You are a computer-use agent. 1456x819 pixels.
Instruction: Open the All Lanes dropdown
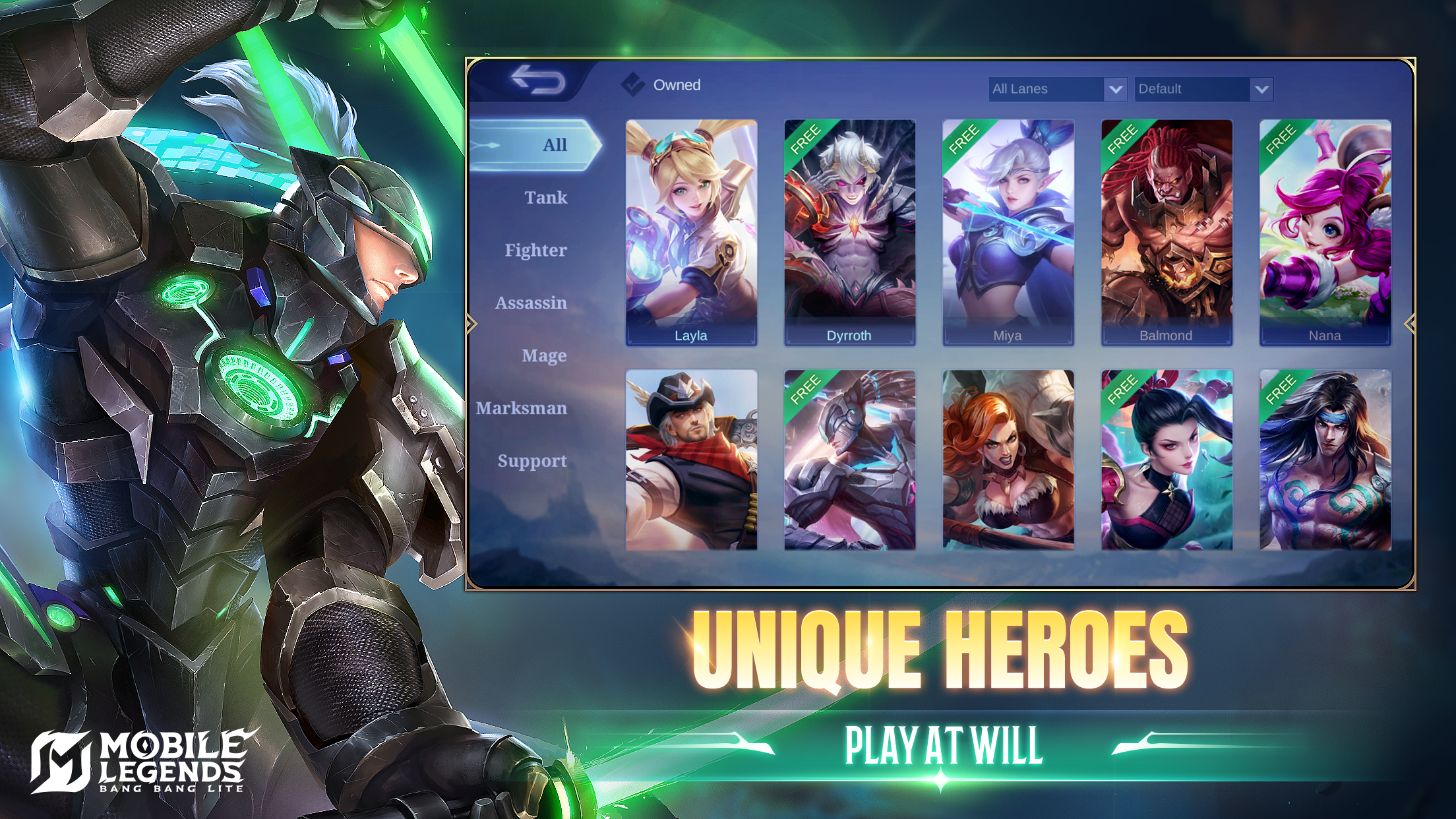tap(1042, 89)
